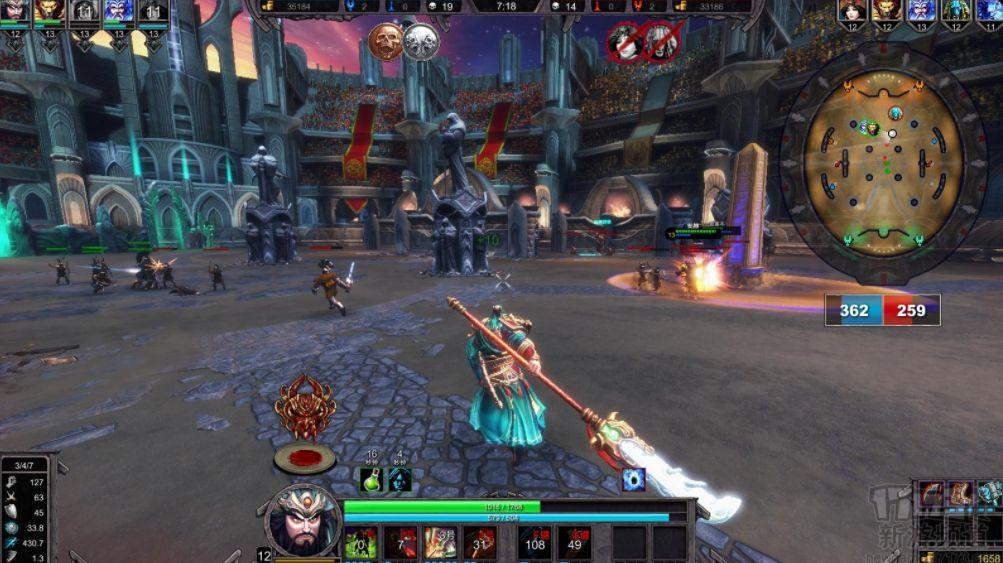Viewport: 1003px width, 563px height.
Task: Click the silver skull icon
Action: (421, 42)
